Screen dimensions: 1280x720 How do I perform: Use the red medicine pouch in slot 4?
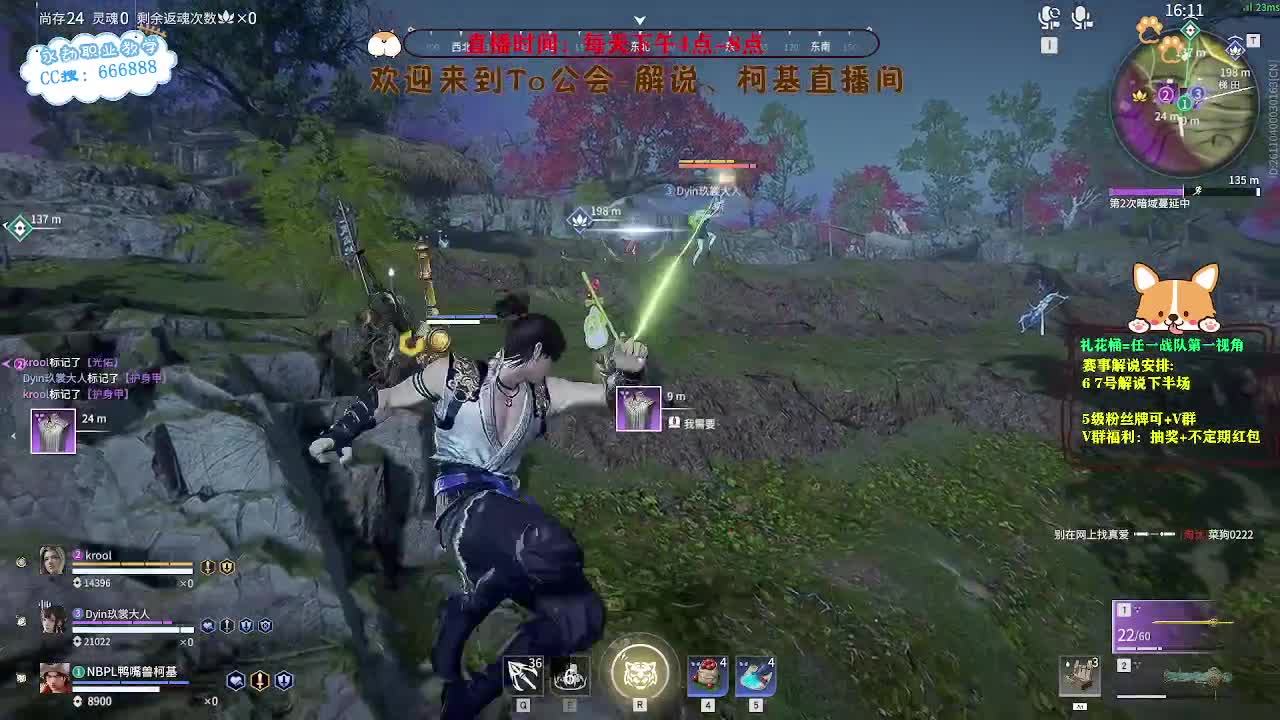(706, 675)
